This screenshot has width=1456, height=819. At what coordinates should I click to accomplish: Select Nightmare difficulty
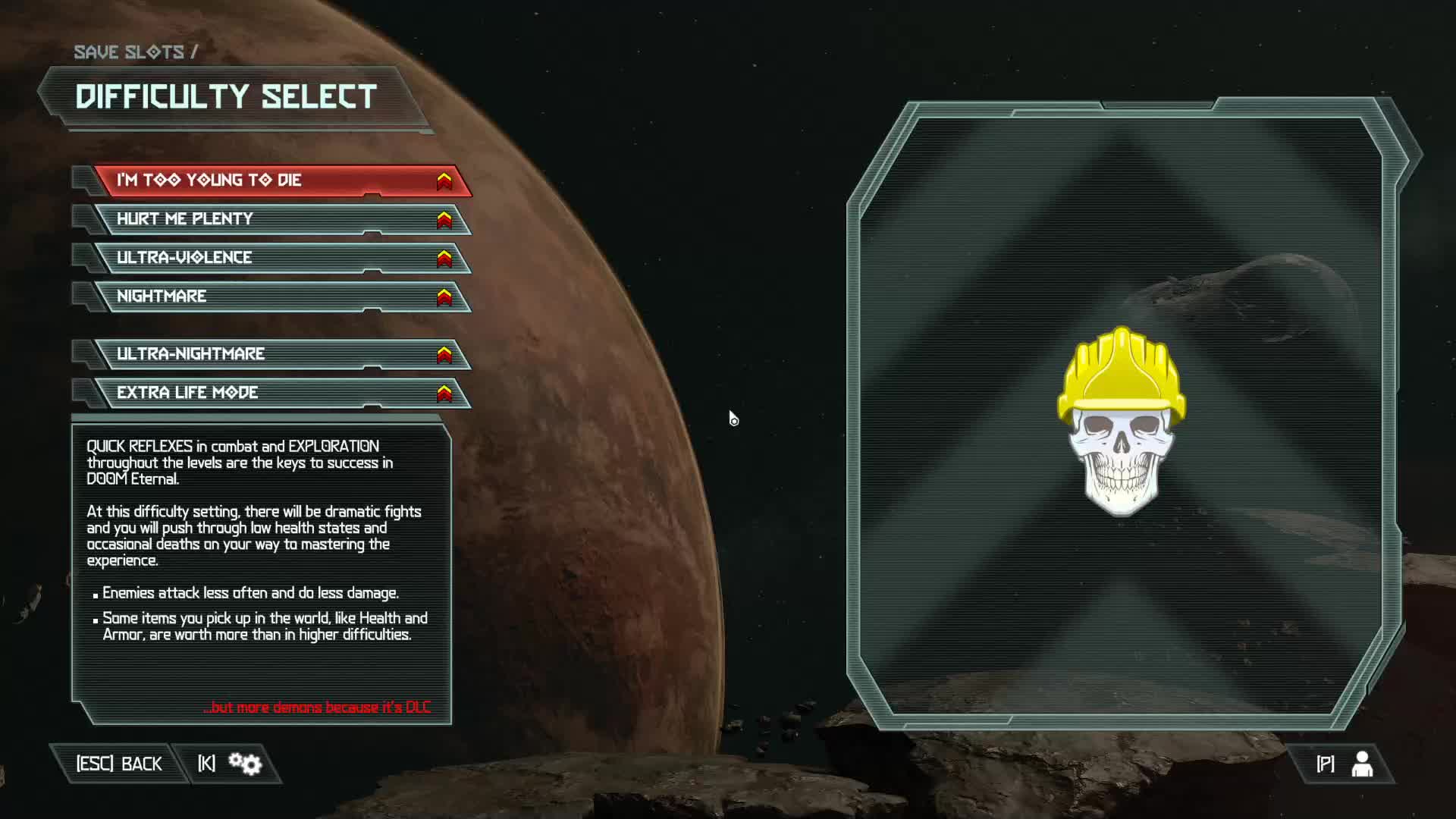tap(281, 297)
